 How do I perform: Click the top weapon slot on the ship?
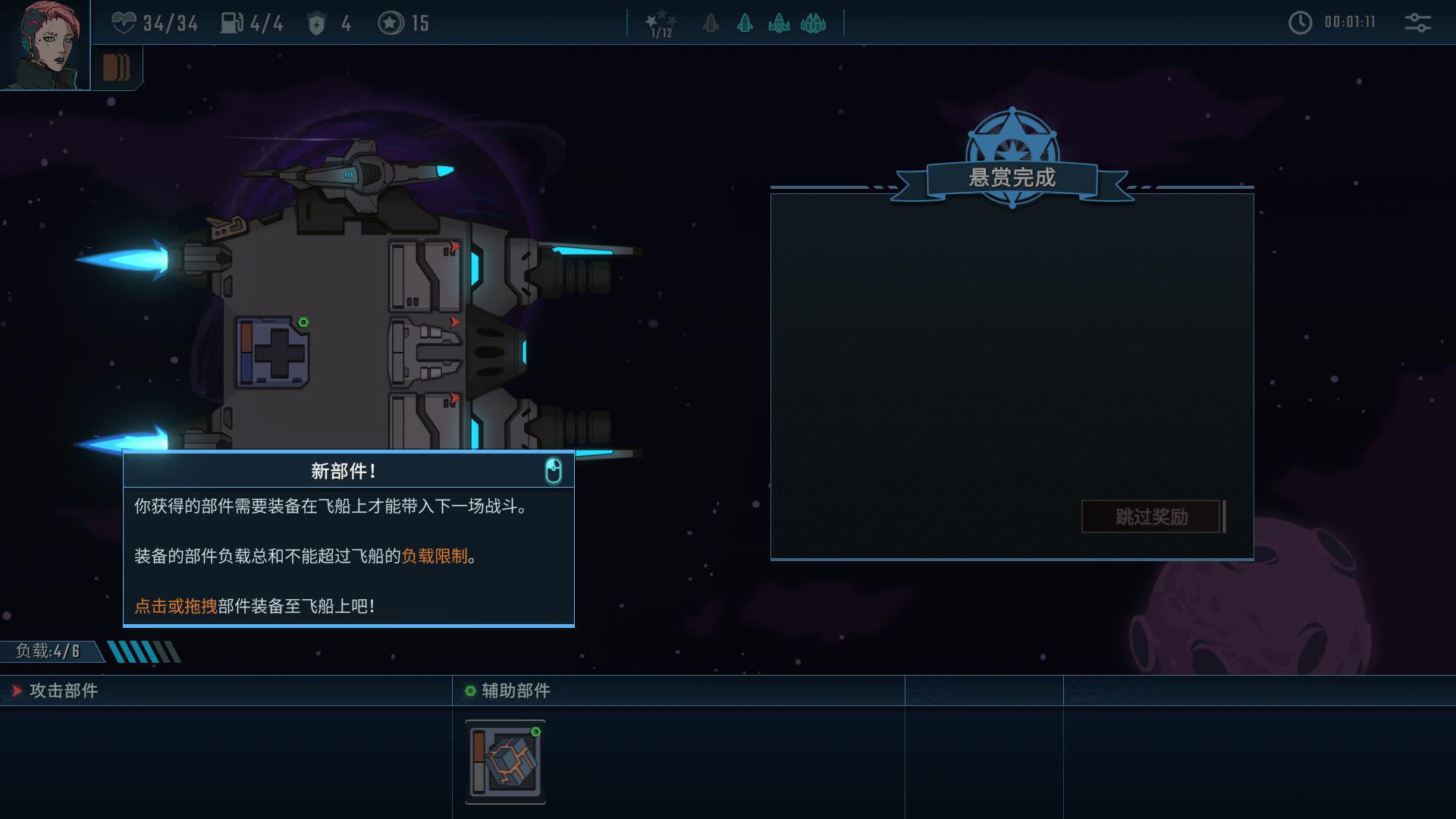pos(425,275)
